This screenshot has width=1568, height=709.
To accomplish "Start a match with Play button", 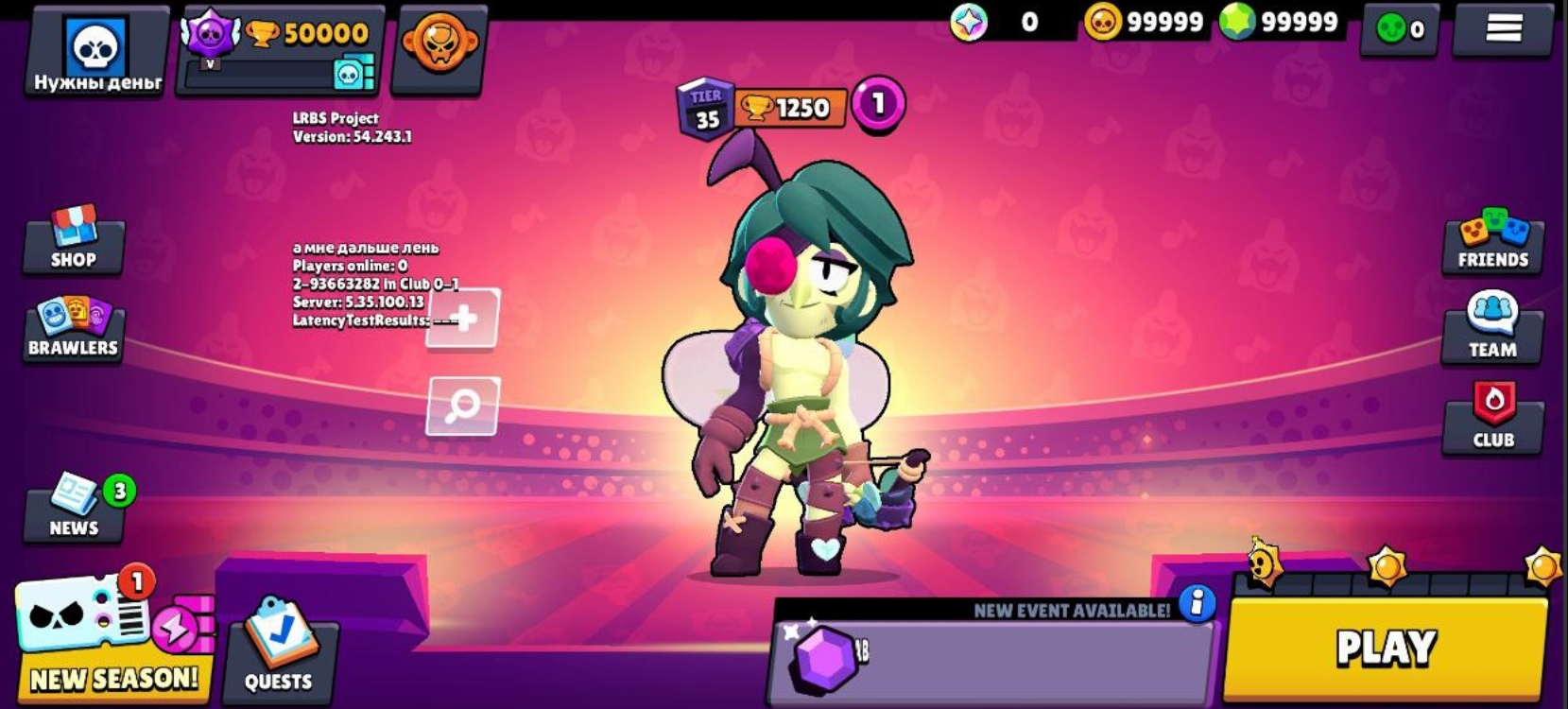I will [x=1386, y=648].
